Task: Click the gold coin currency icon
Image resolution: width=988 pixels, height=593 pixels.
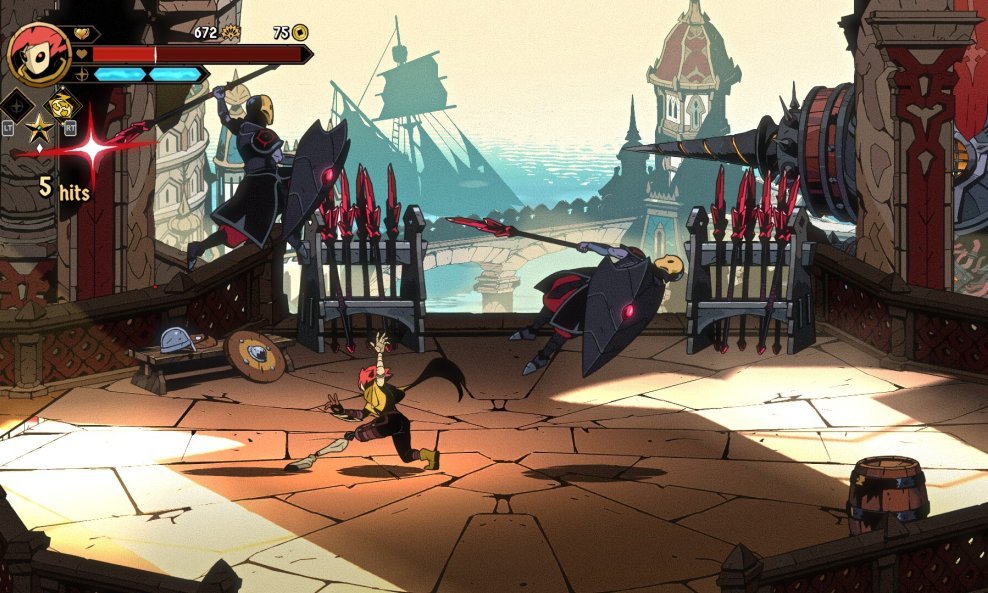Action: click(x=300, y=32)
